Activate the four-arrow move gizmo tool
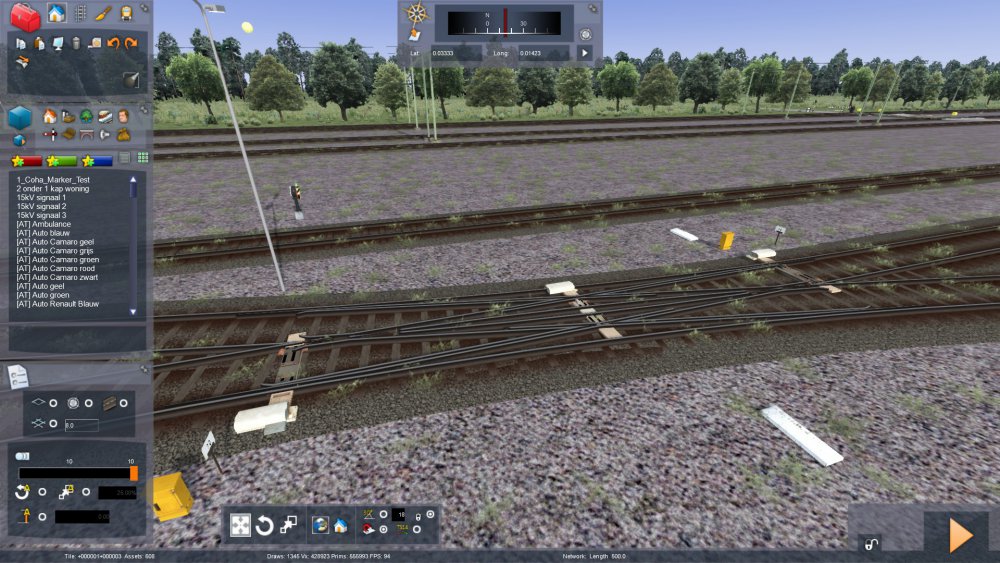Screen dimensions: 1000x563 [240, 525]
